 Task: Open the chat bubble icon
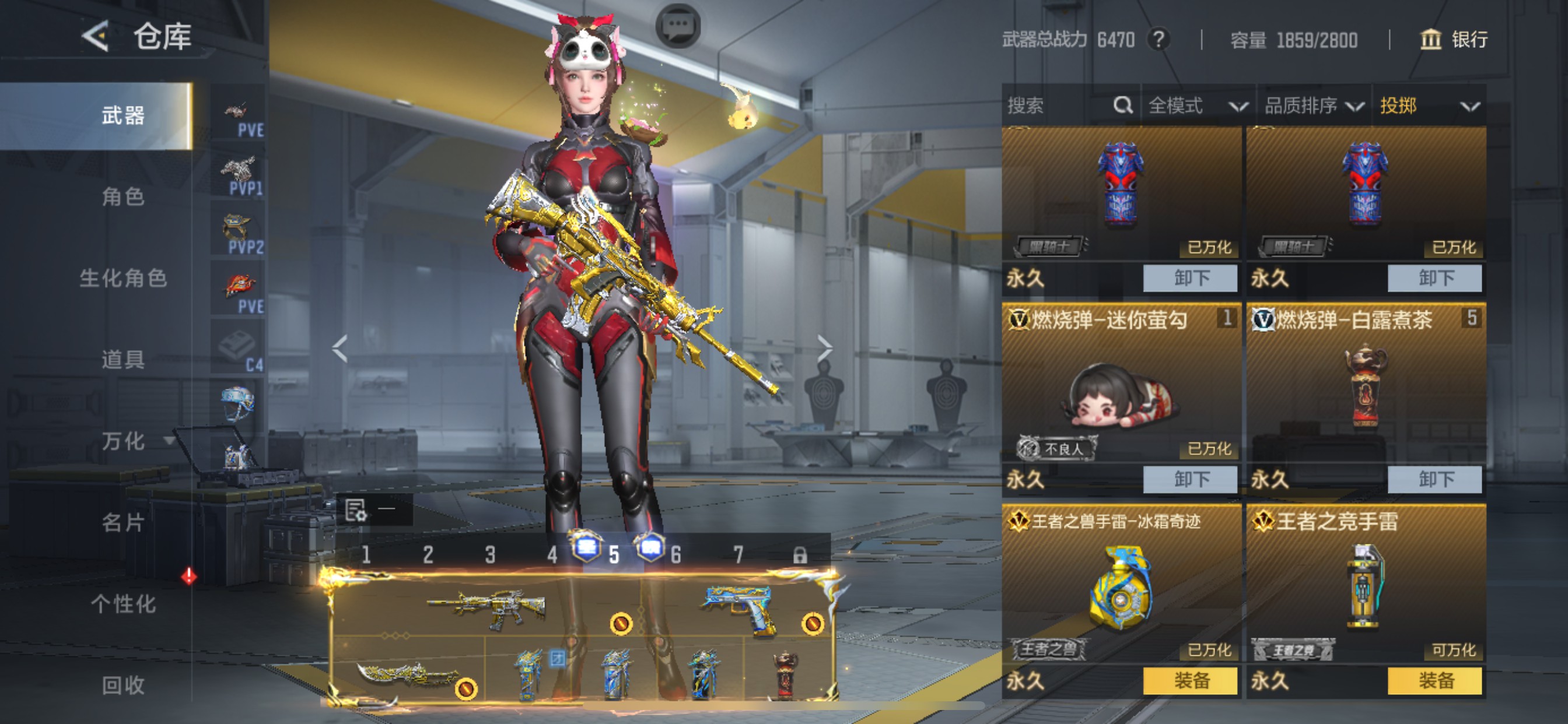click(677, 26)
